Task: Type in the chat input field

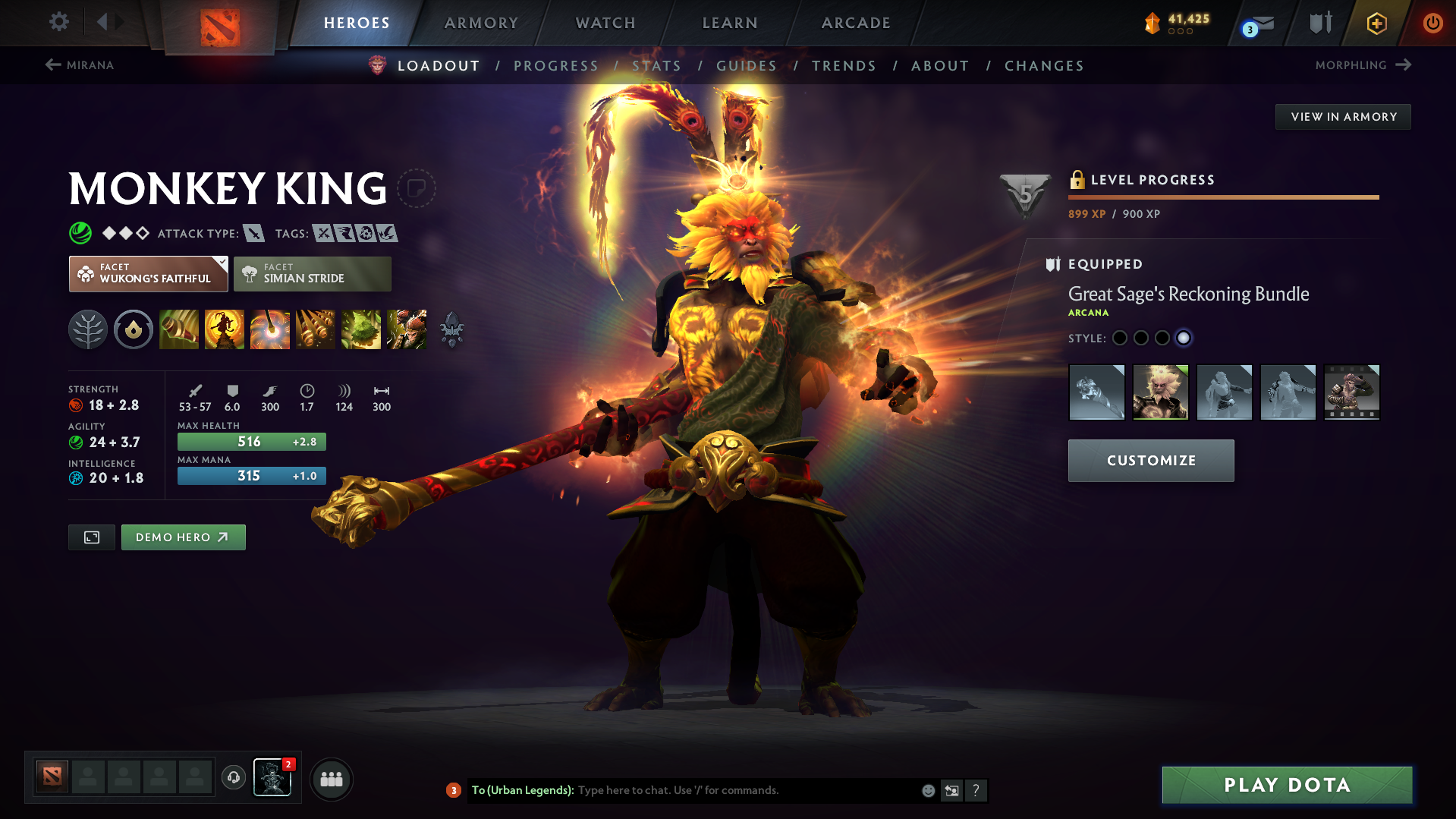Action: click(x=721, y=790)
